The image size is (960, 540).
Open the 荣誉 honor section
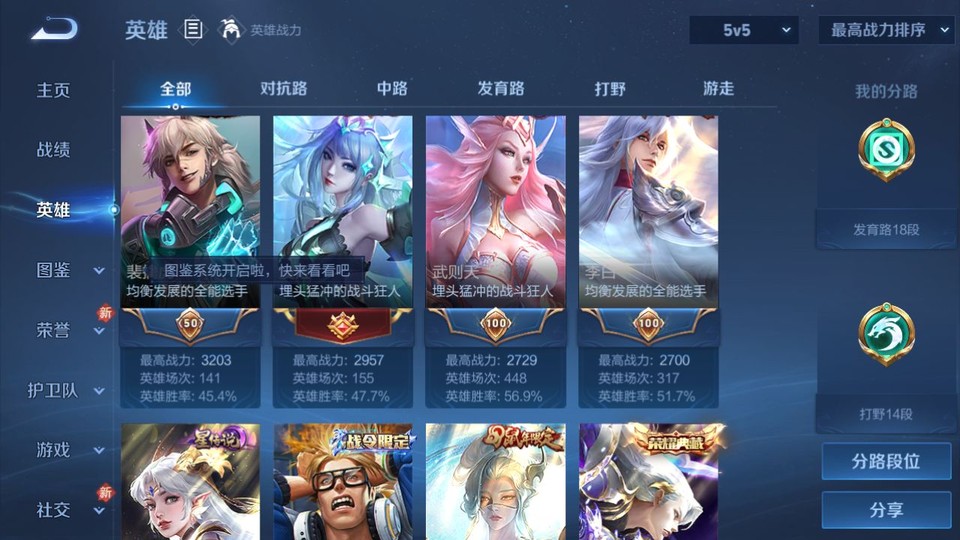click(x=58, y=330)
